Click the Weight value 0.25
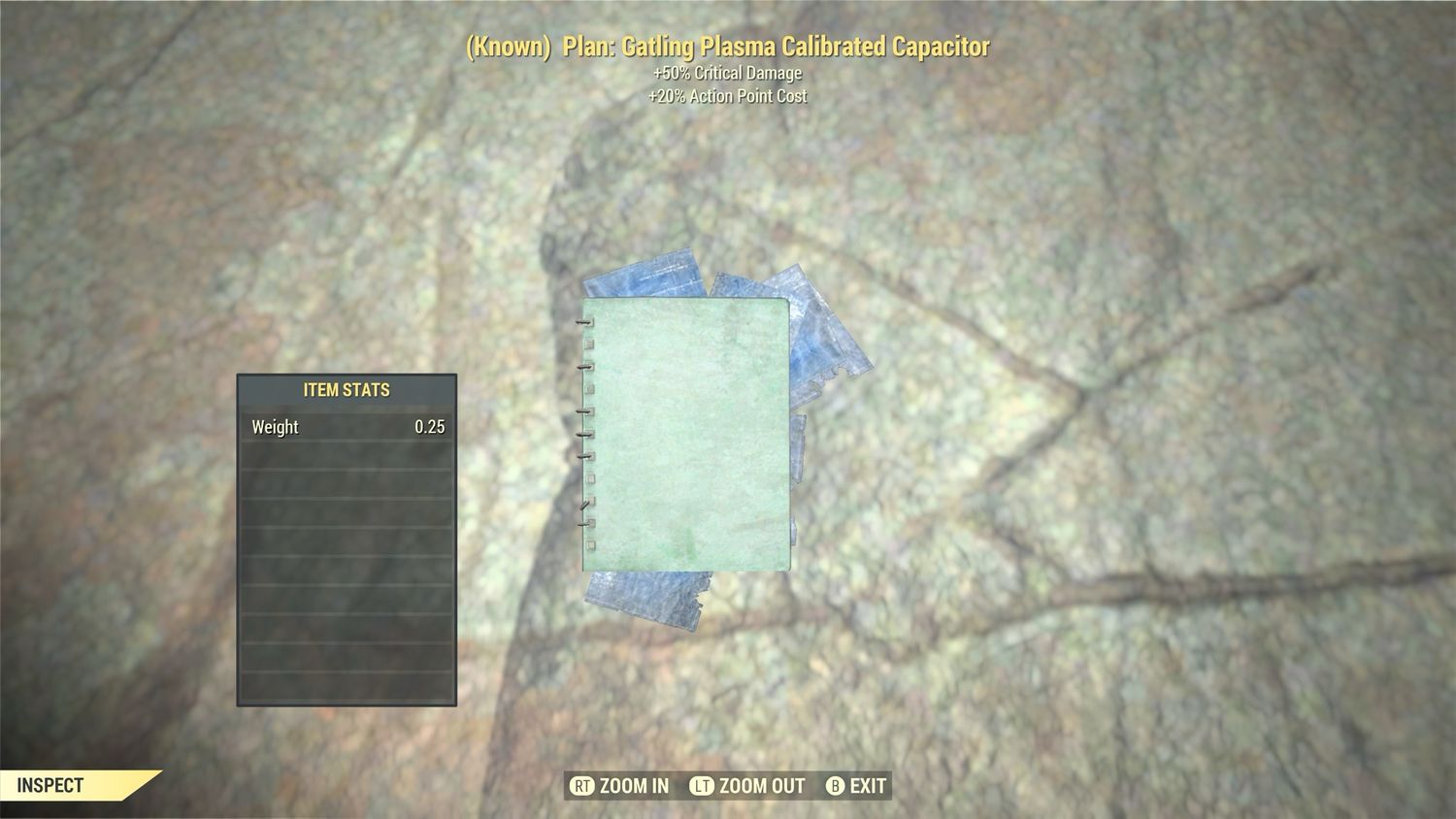The image size is (1456, 819). click(432, 426)
